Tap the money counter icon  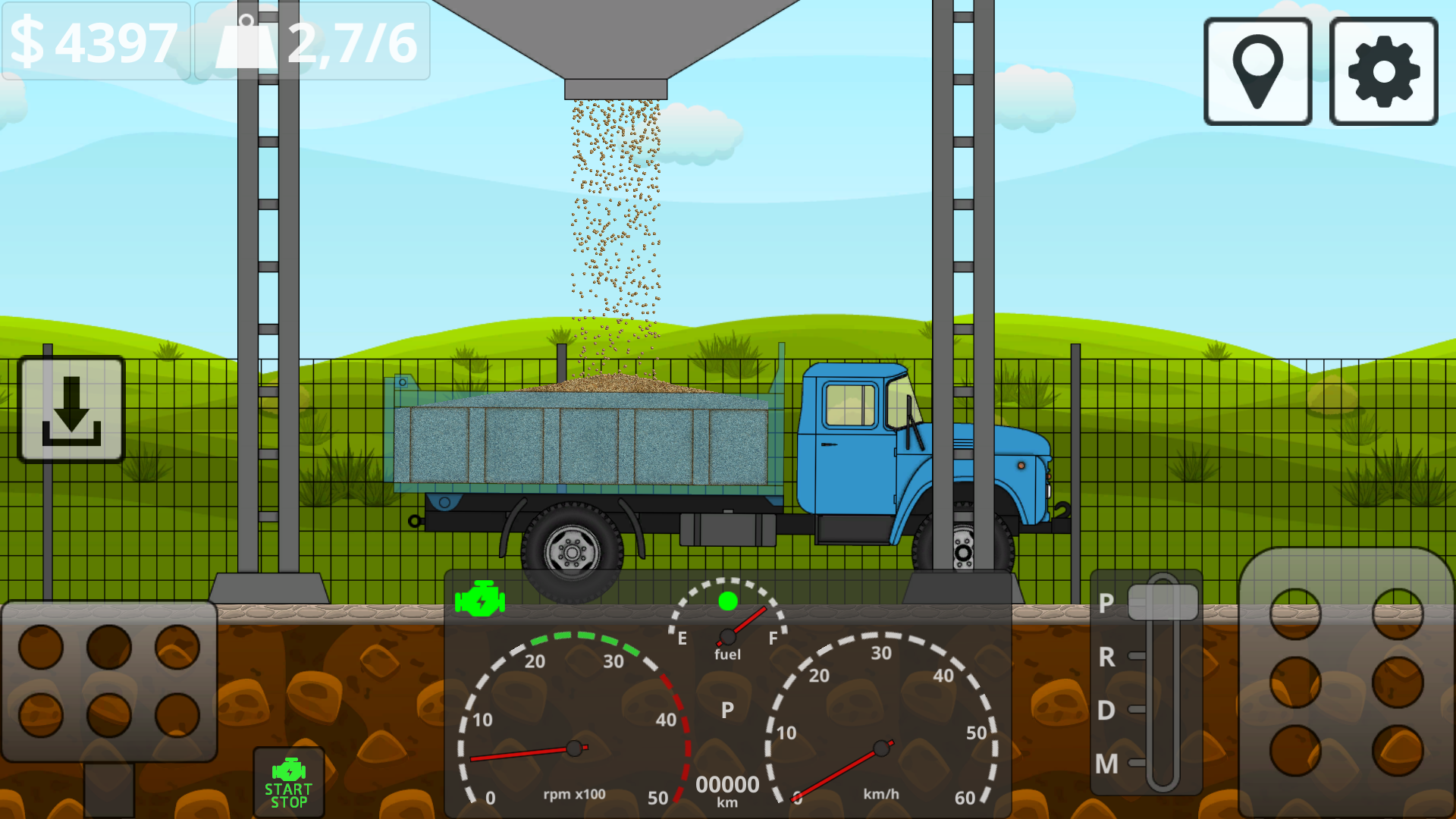[30, 42]
